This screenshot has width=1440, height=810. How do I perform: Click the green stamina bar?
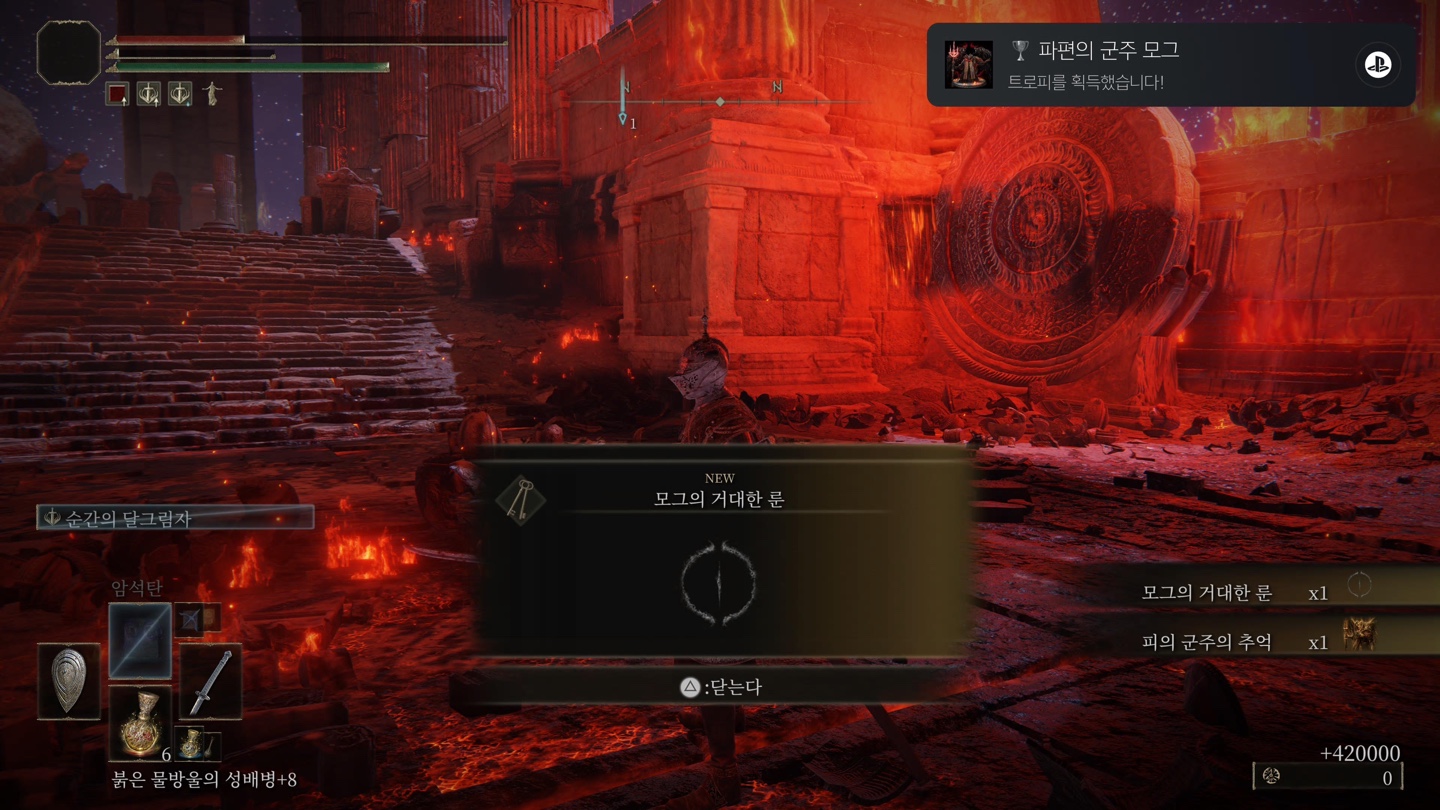(x=250, y=66)
